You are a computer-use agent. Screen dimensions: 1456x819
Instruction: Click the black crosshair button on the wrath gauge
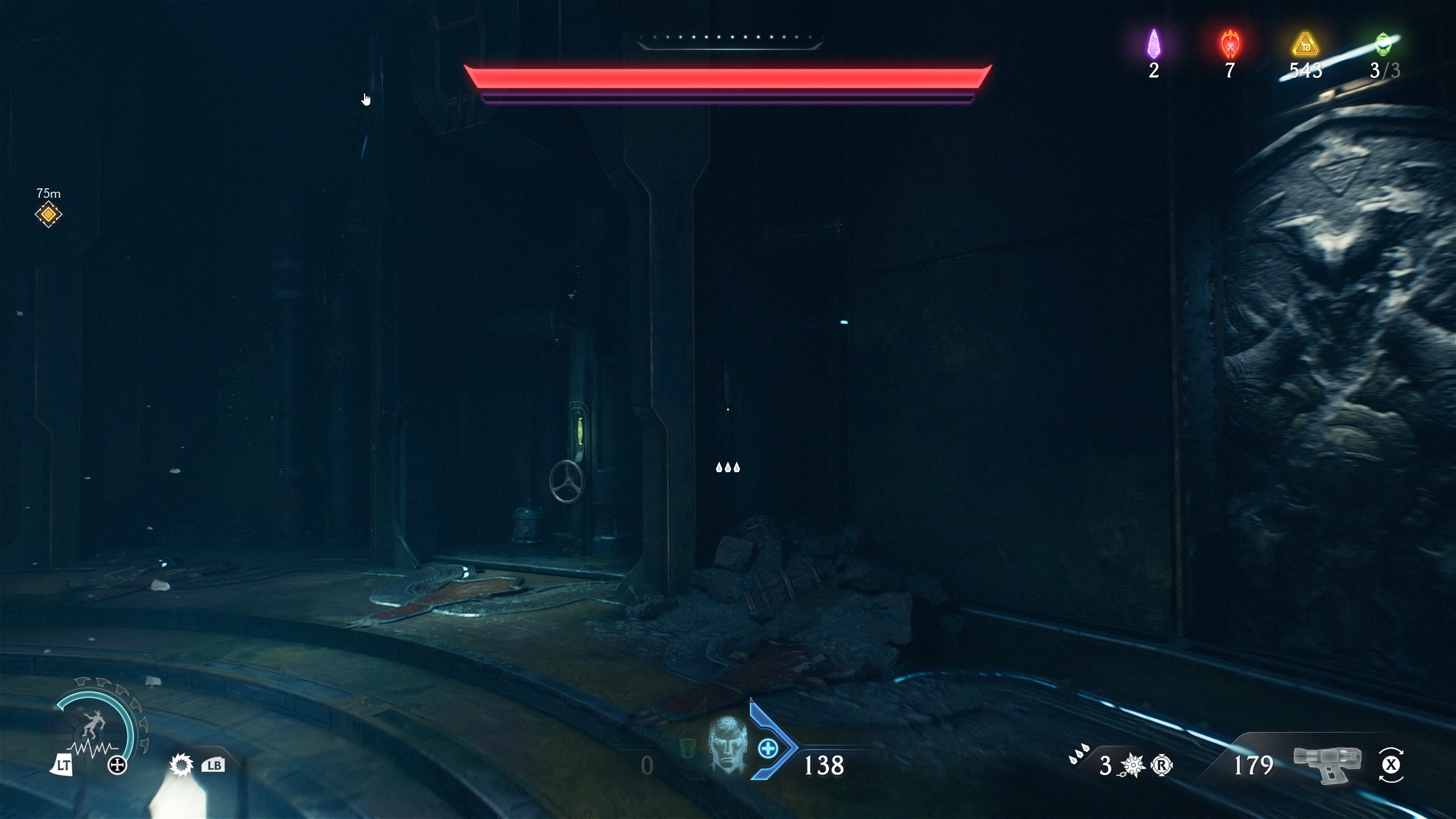click(118, 765)
